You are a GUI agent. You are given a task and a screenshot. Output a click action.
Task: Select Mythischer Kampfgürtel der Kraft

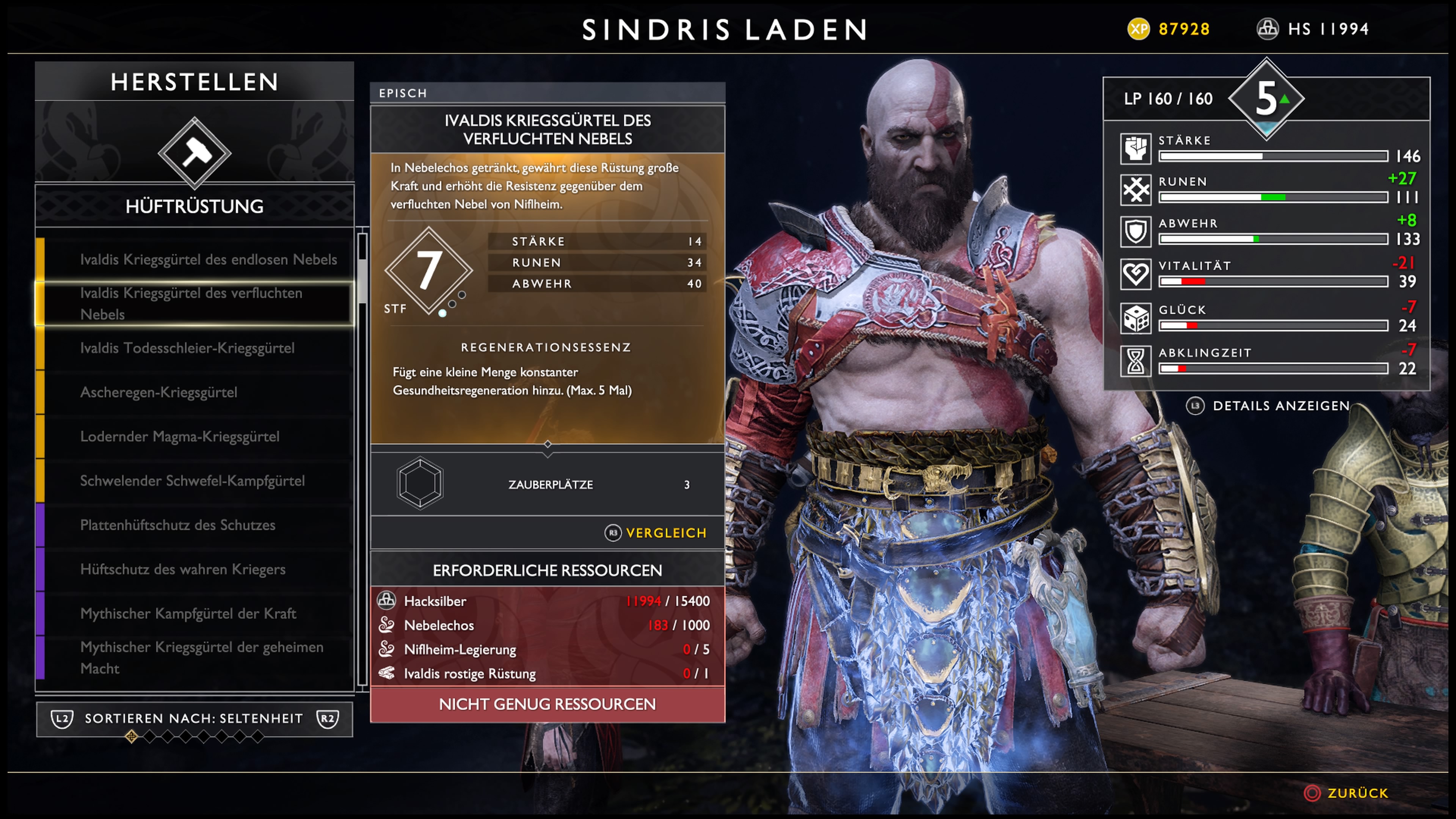click(x=188, y=613)
